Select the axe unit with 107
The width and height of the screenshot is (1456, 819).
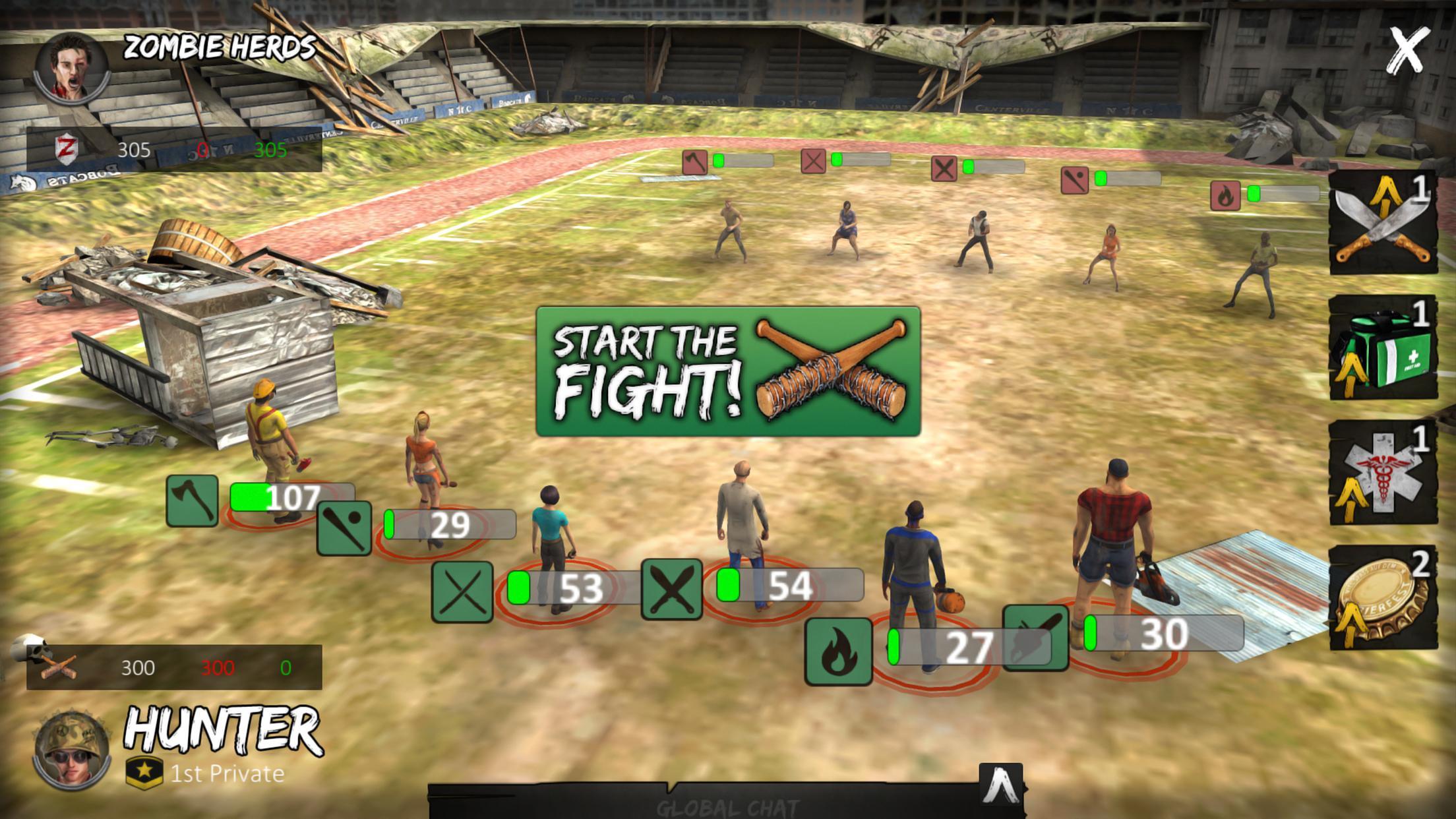[192, 501]
